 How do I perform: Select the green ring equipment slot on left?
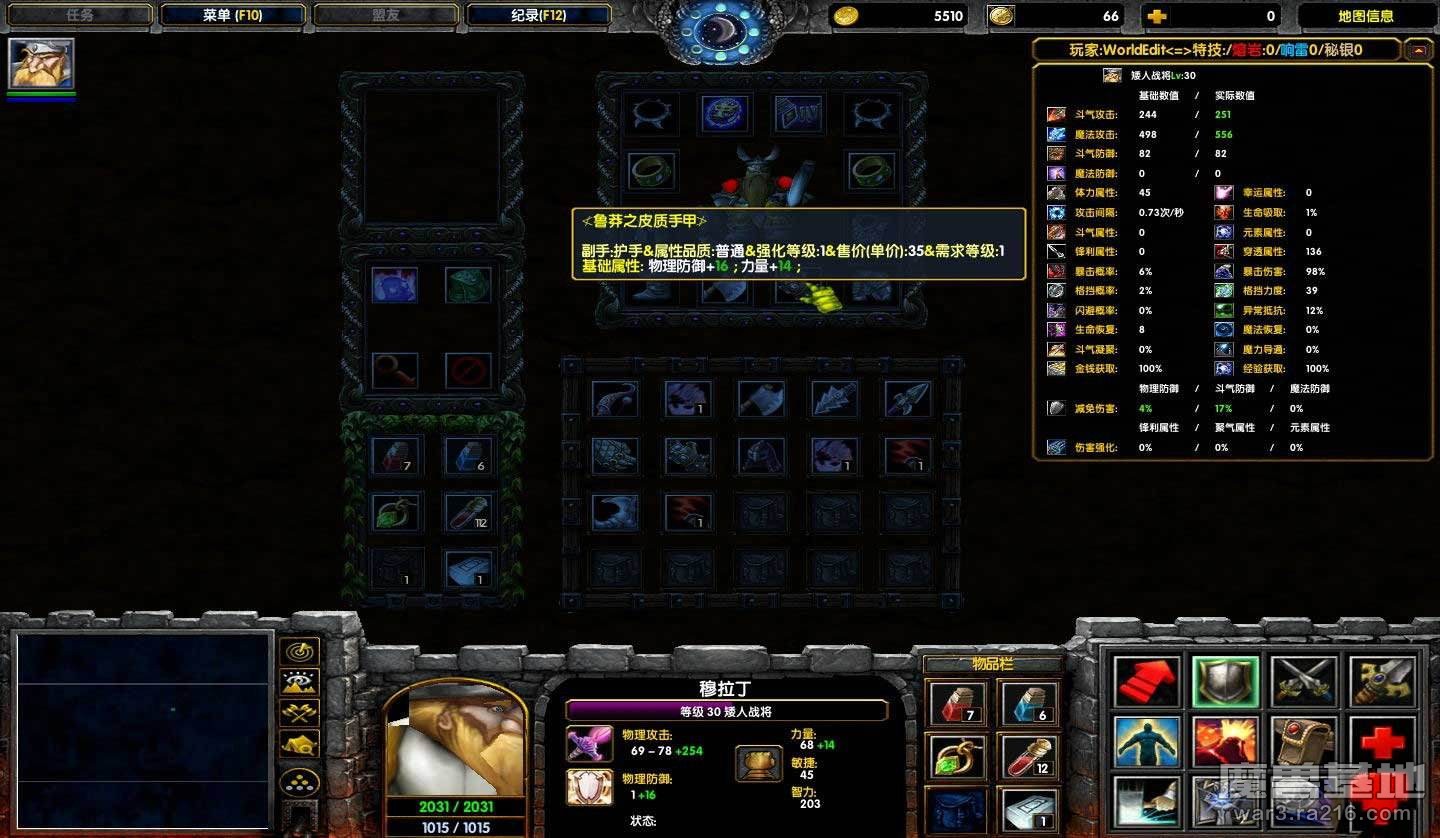651,171
